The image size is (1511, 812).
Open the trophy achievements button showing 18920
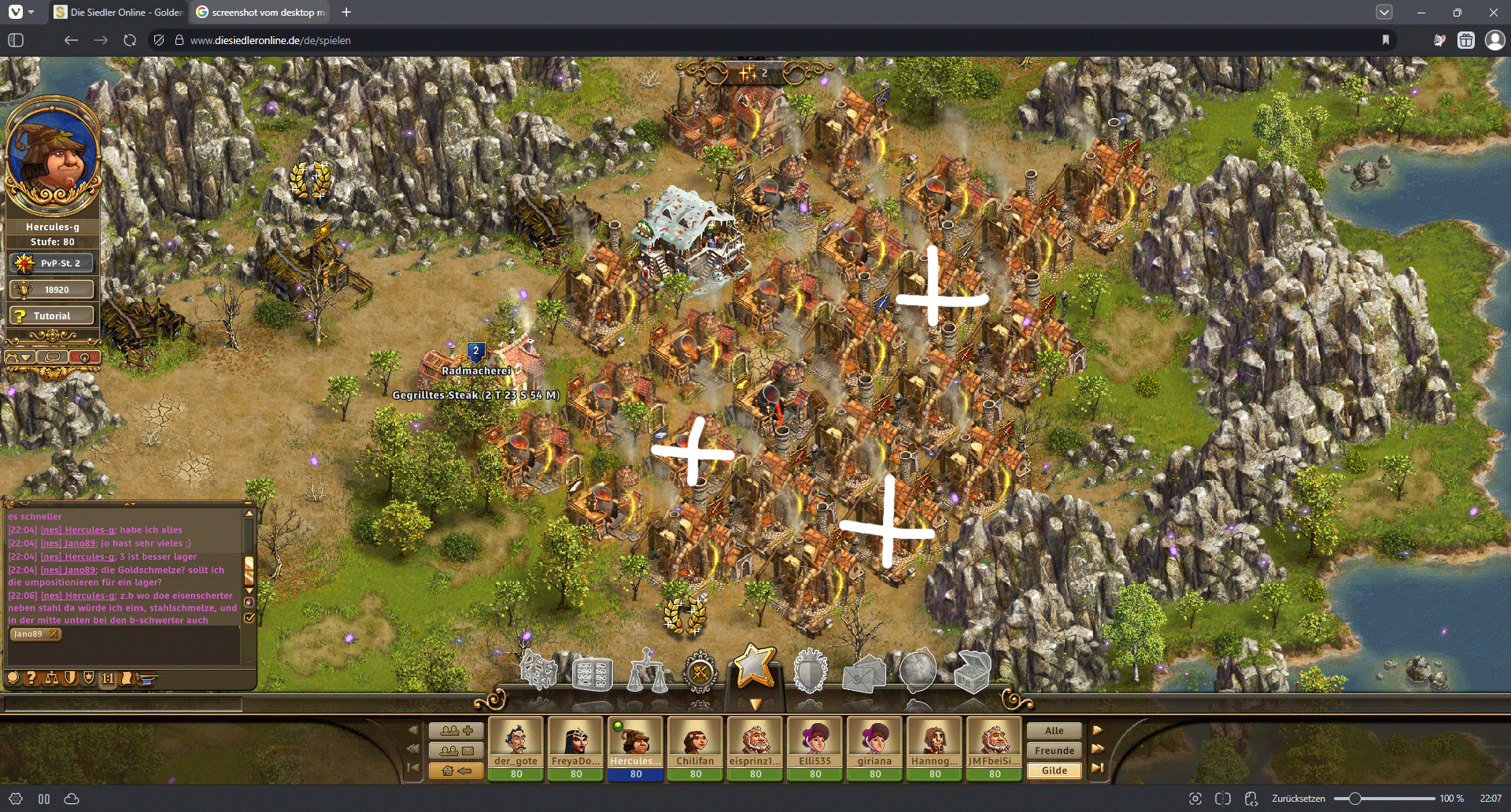52,290
